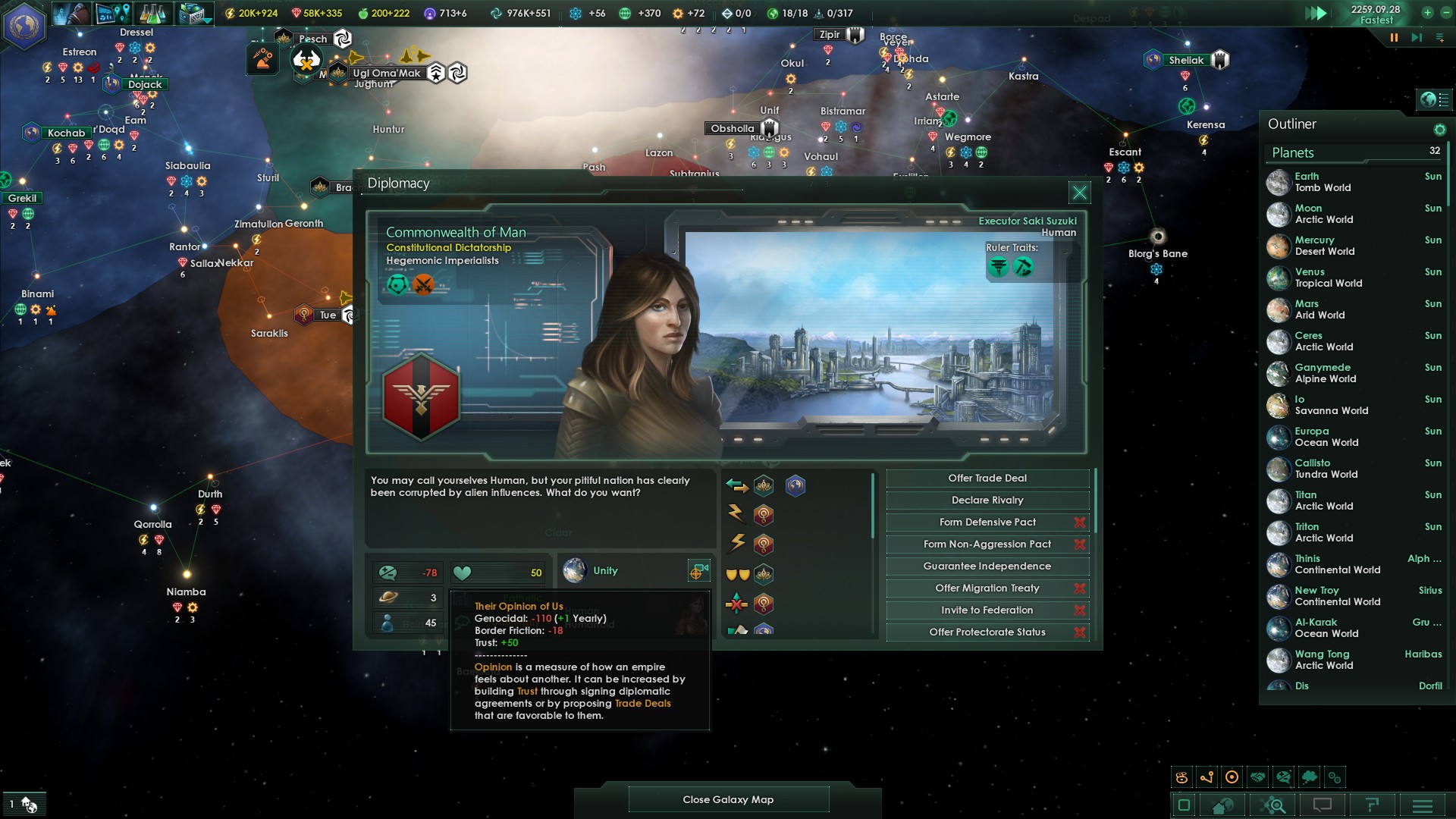The height and width of the screenshot is (819, 1456).
Task: Click the opinion map mode speech-bubble icon
Action: pyautogui.click(x=1282, y=776)
